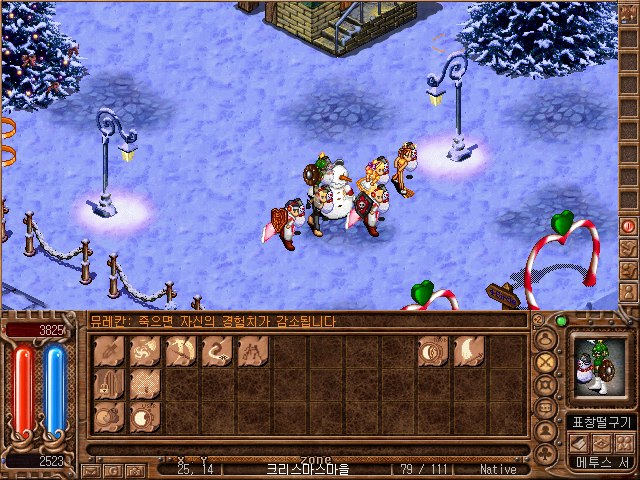Click the envelope mail button
Image resolution: width=640 pixels, height=480 pixels.
coord(91,469)
